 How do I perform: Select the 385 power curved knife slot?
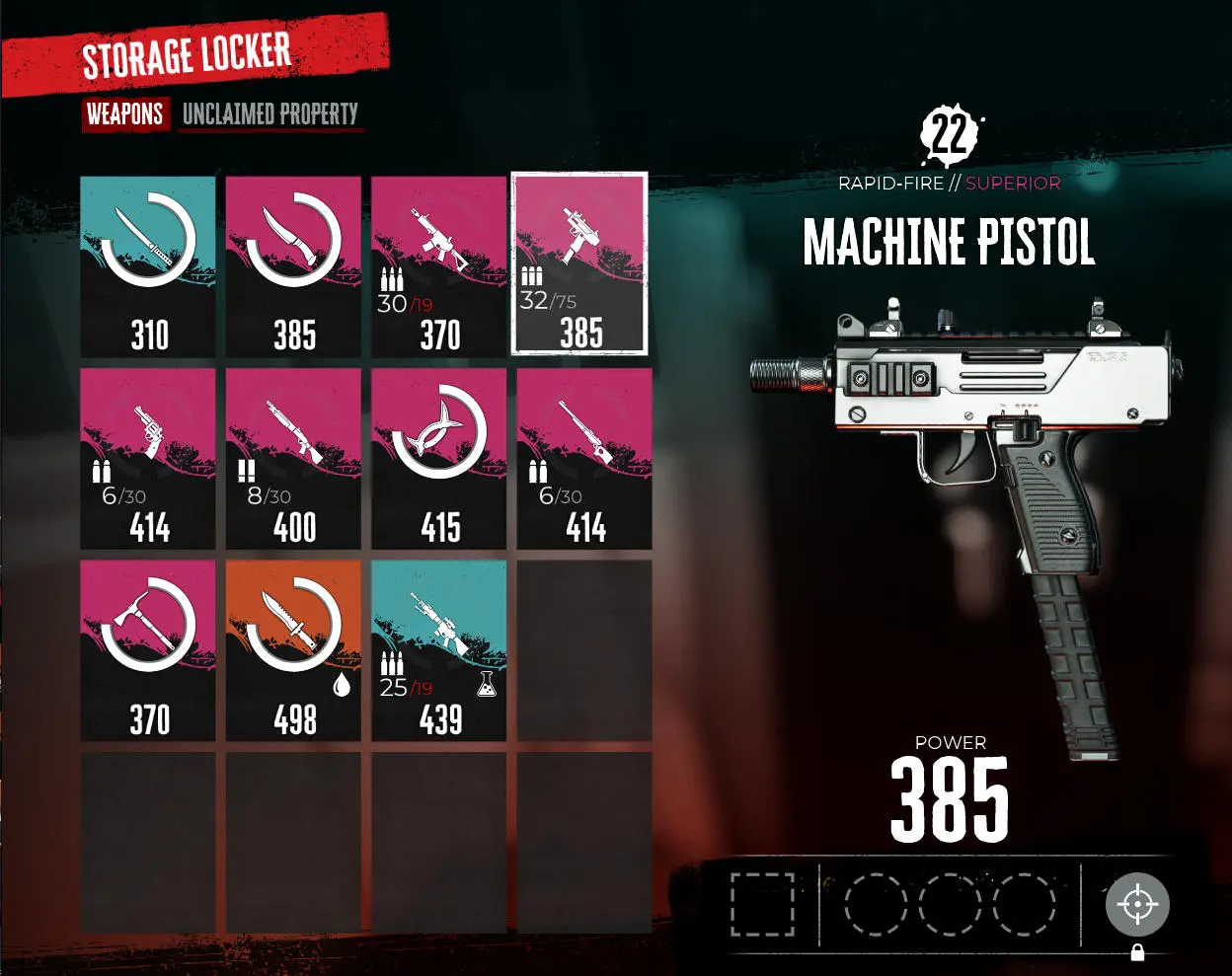(293, 266)
